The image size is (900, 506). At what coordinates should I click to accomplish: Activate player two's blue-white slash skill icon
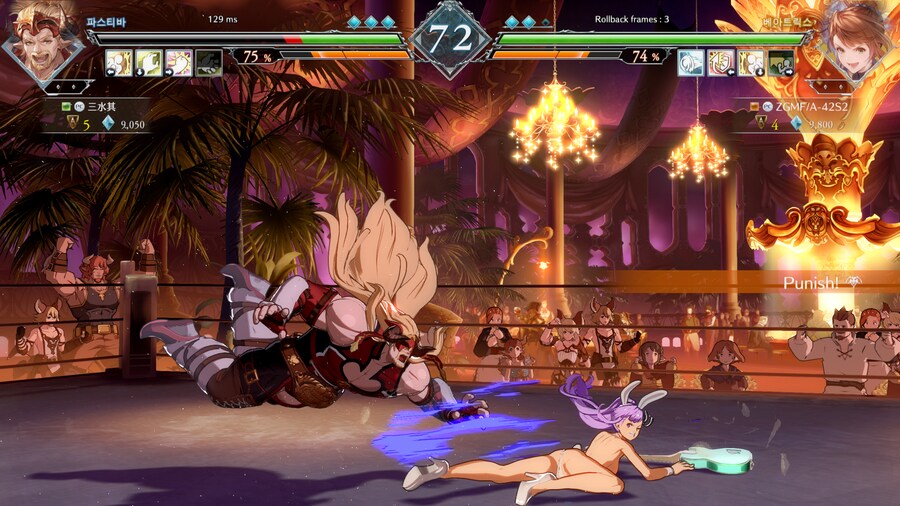coord(691,63)
